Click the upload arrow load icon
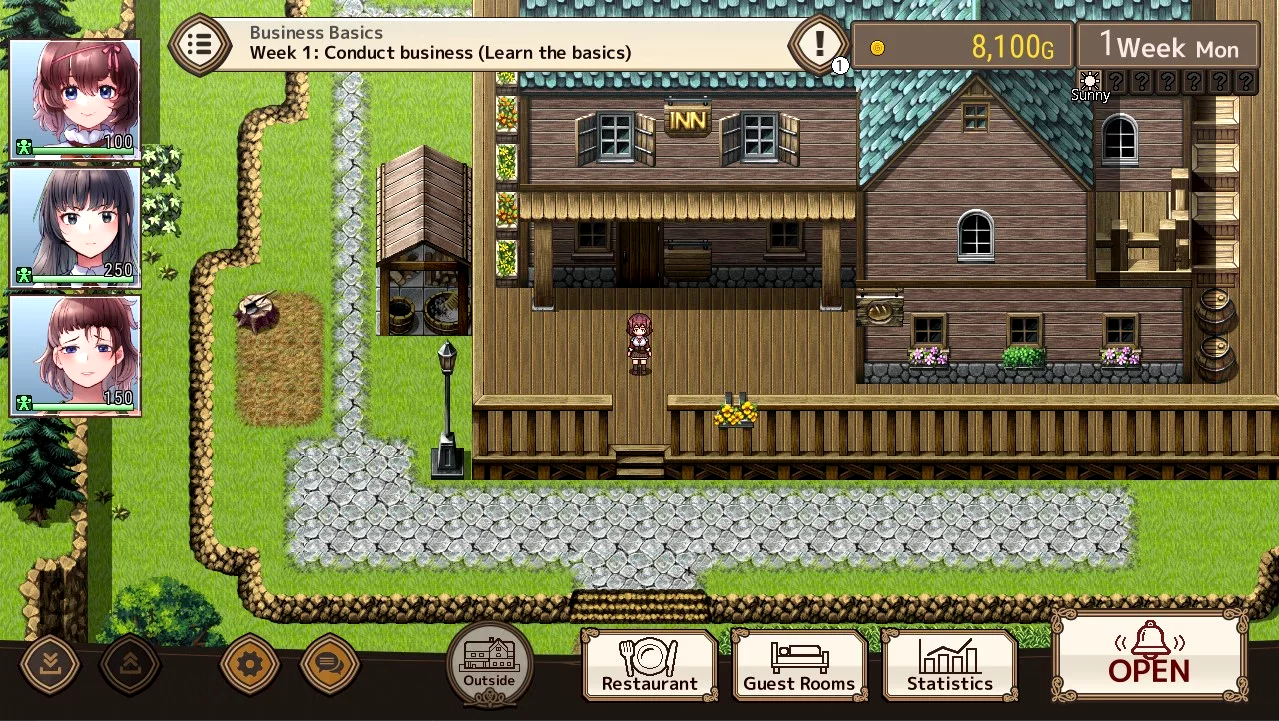 pyautogui.click(x=130, y=663)
